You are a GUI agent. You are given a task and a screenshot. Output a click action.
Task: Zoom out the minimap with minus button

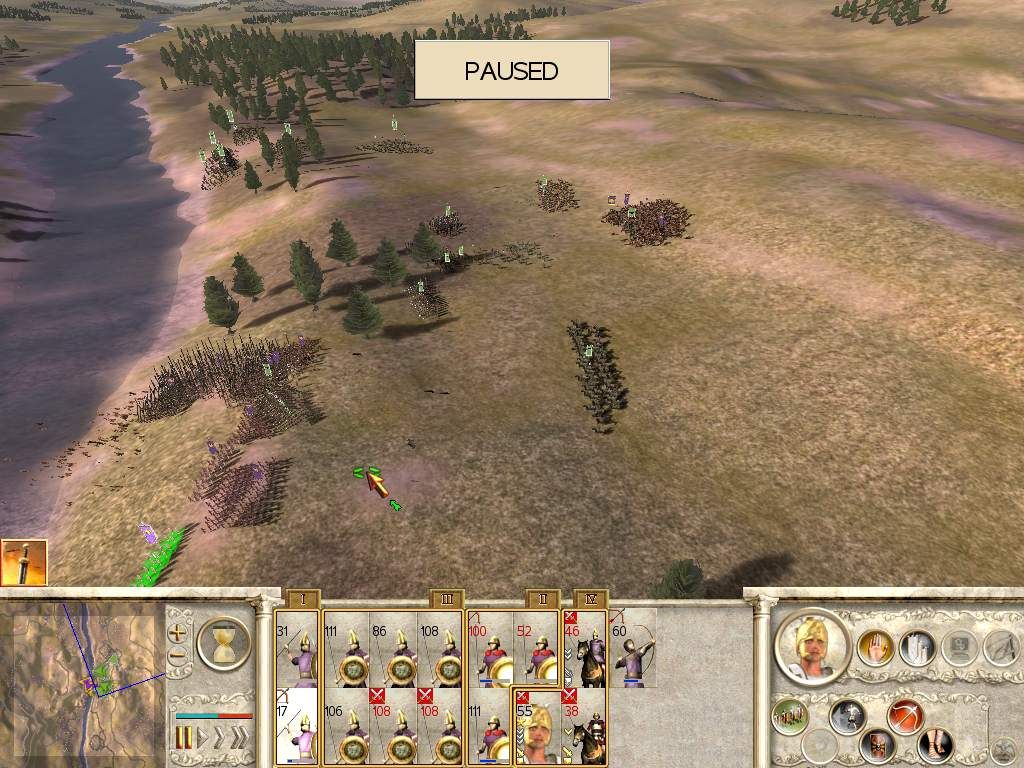tap(178, 657)
